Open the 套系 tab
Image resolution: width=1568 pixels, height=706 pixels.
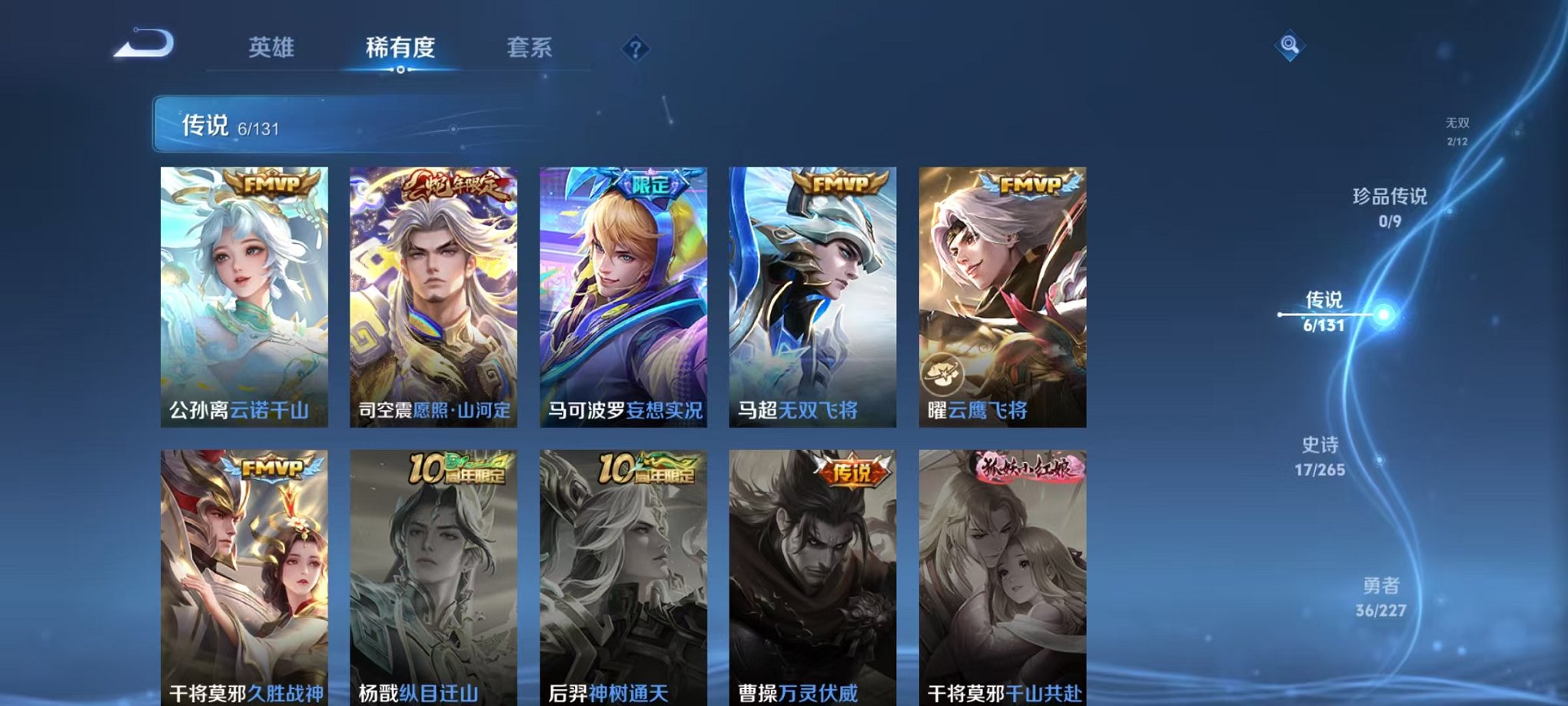pos(534,48)
